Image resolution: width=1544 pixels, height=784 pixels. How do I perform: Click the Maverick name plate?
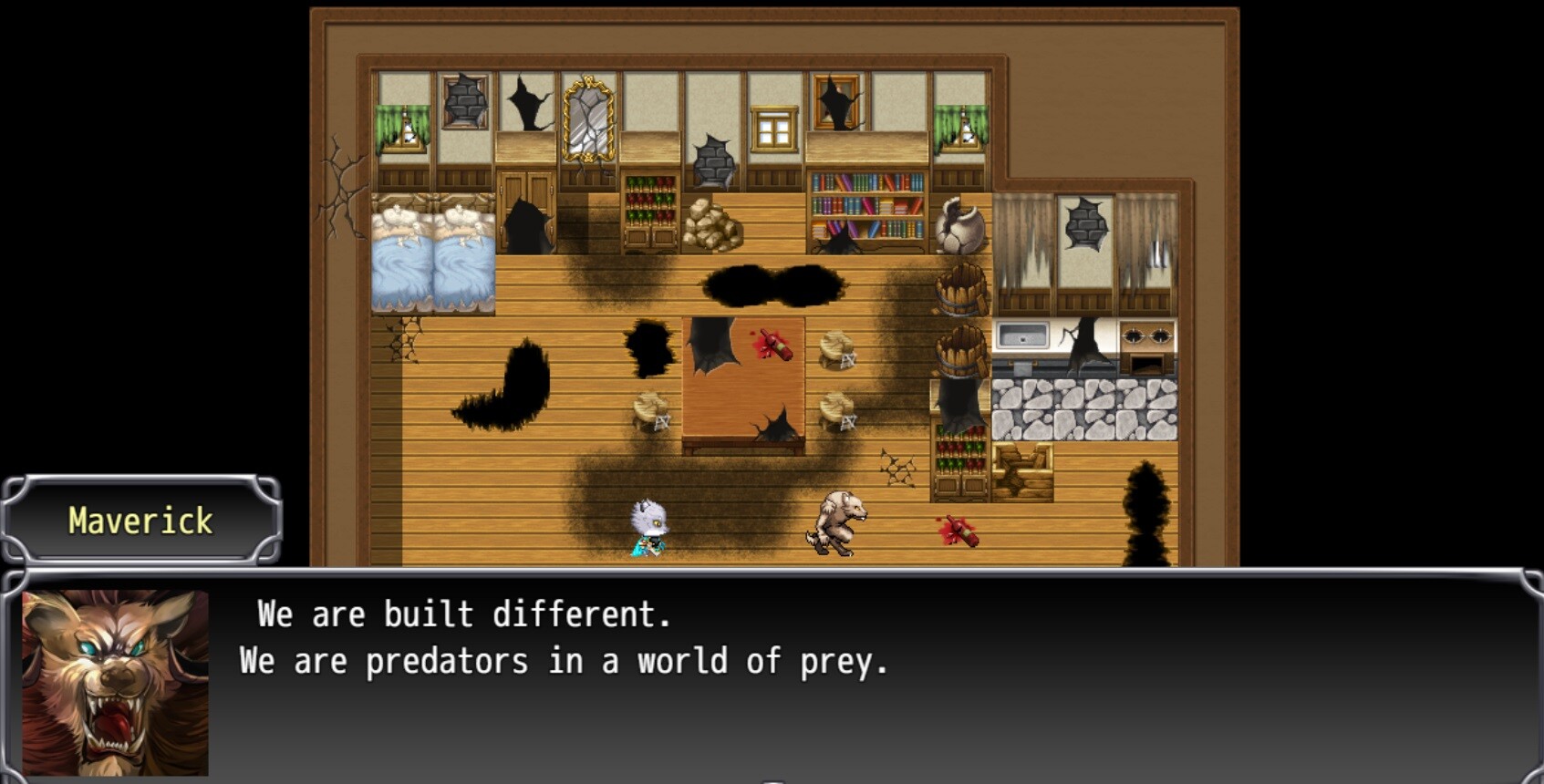tap(141, 521)
